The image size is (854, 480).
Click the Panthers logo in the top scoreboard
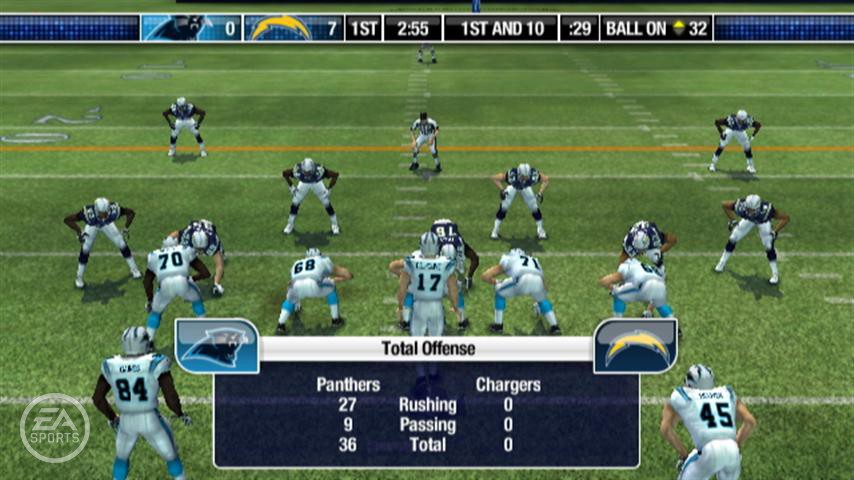point(178,28)
